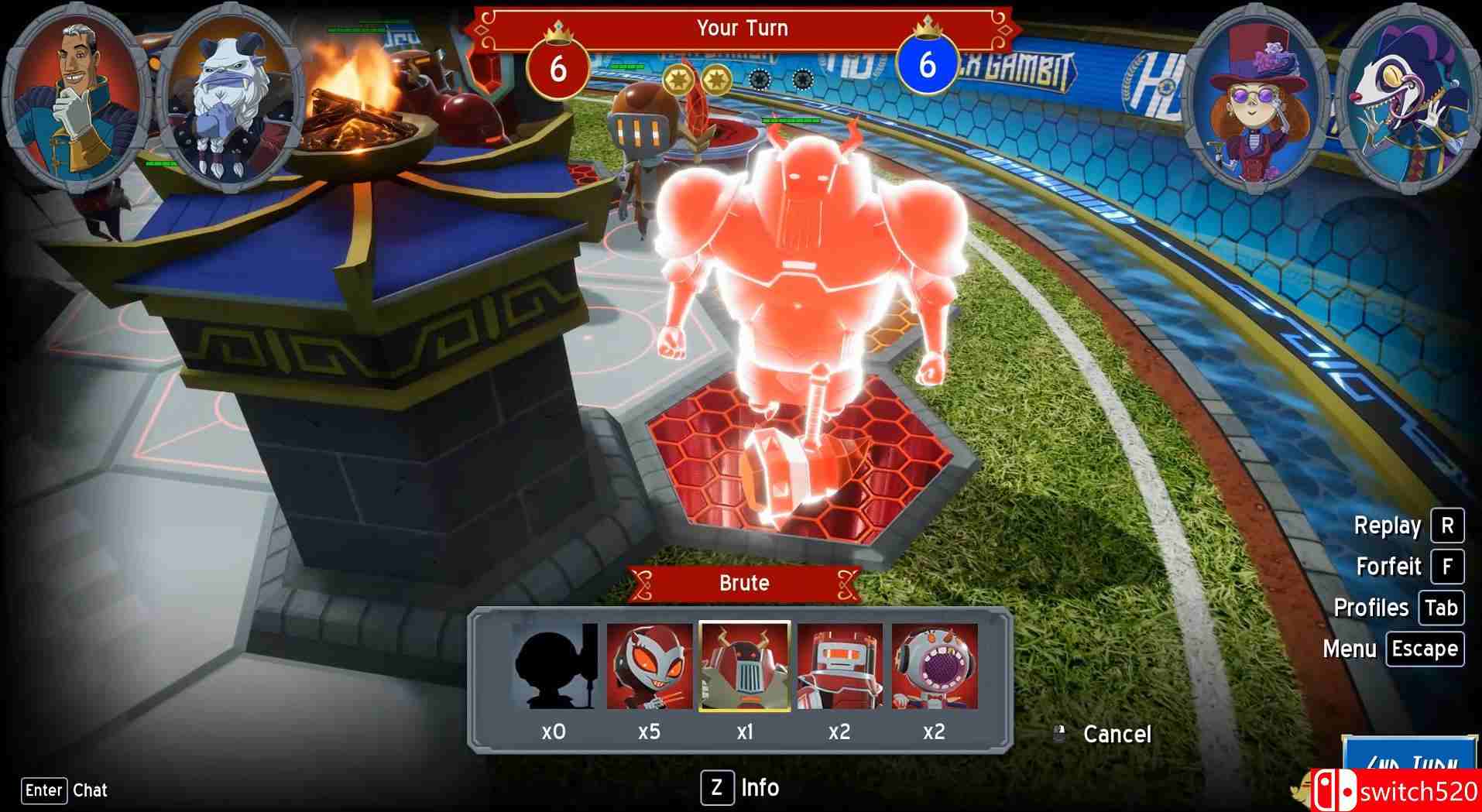Select the Brute unit portrait
This screenshot has width=1482, height=812.
click(x=744, y=666)
